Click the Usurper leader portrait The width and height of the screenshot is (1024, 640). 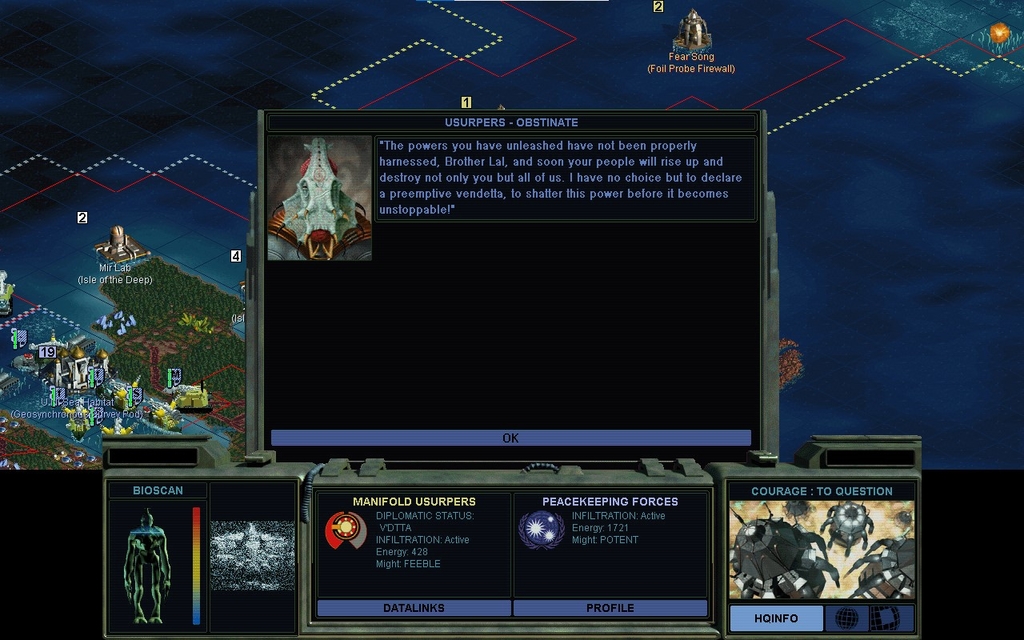(320, 198)
